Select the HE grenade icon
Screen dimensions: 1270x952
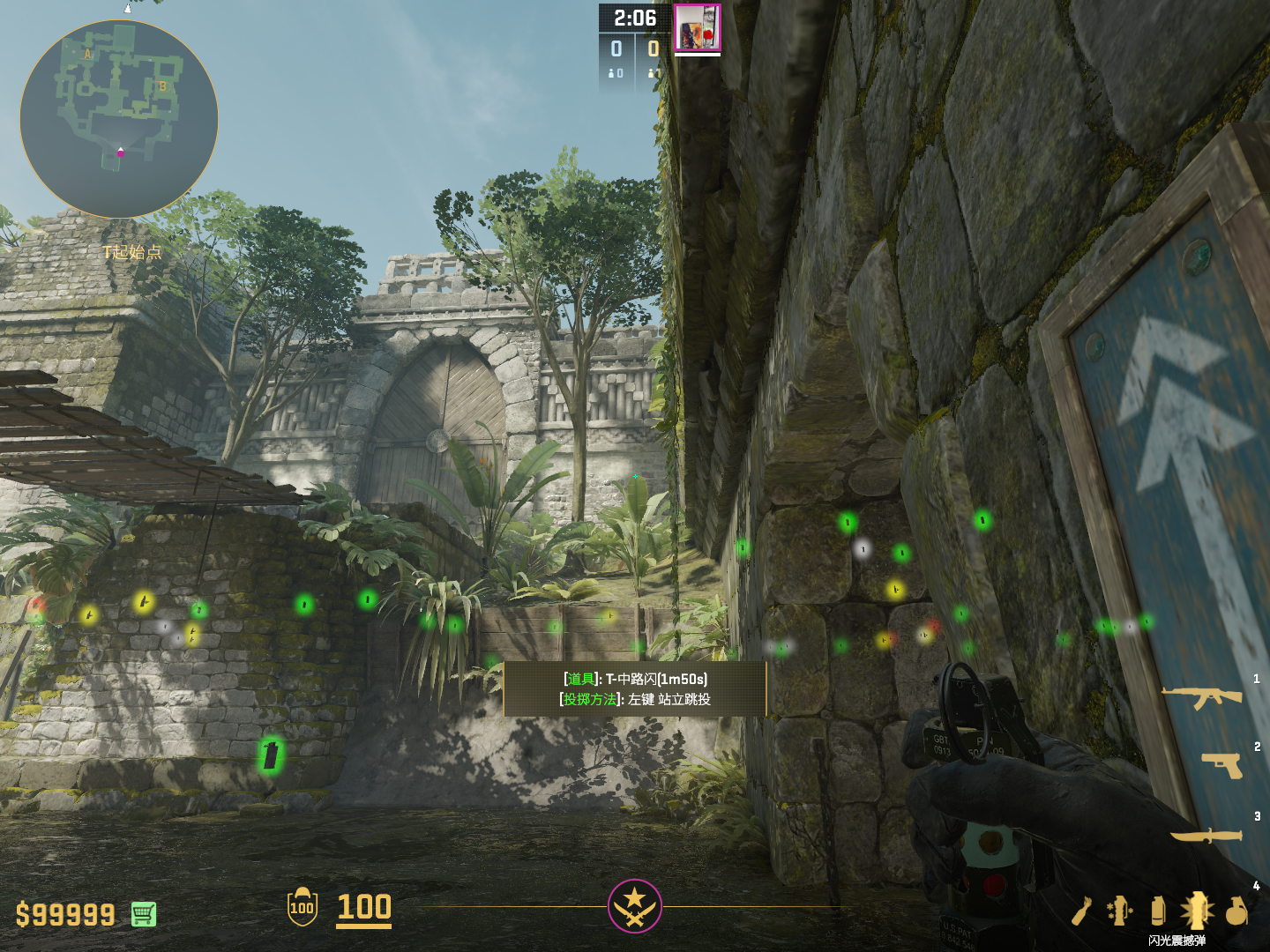tap(1236, 911)
